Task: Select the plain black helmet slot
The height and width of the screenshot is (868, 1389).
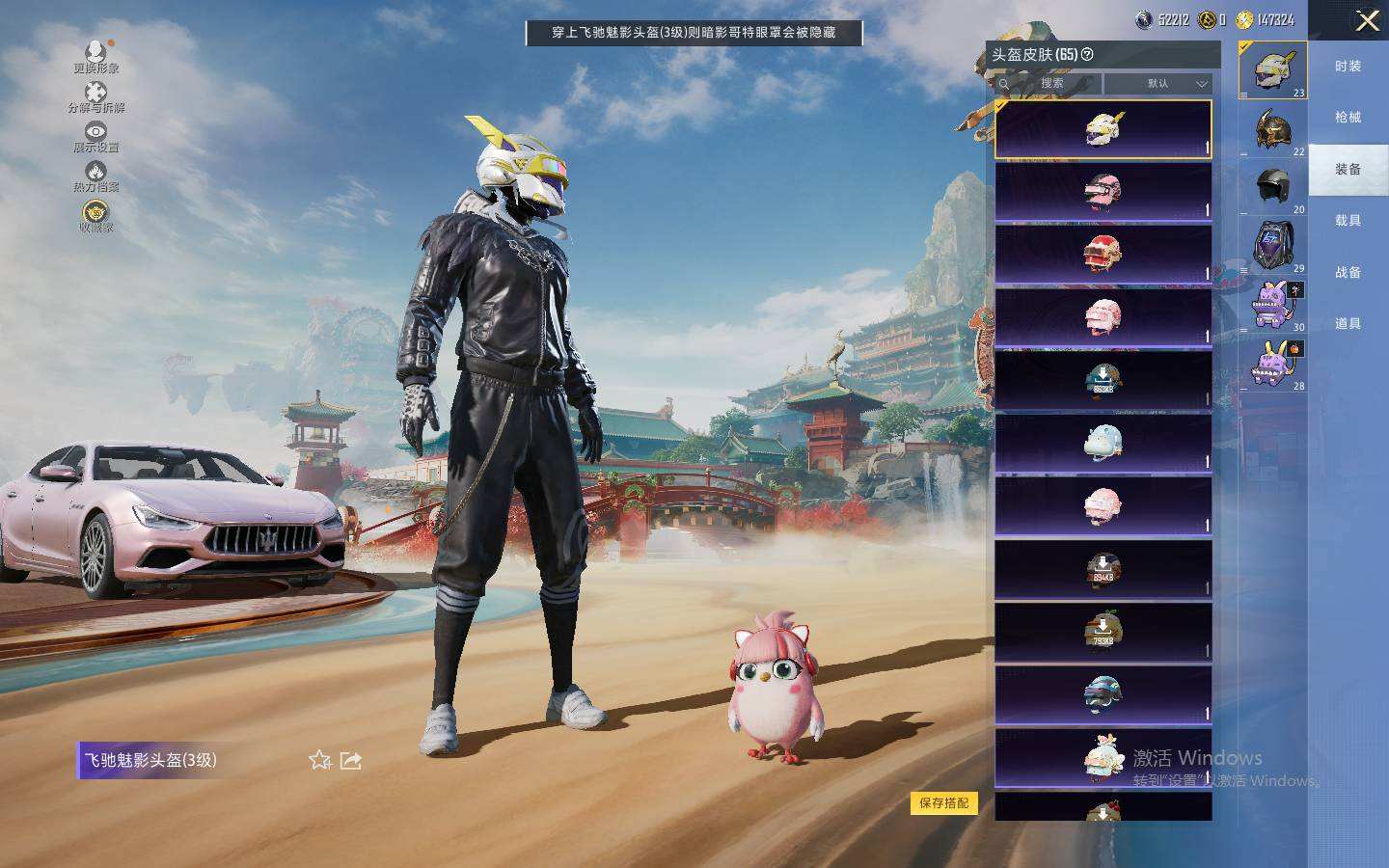Action: coord(1273,186)
